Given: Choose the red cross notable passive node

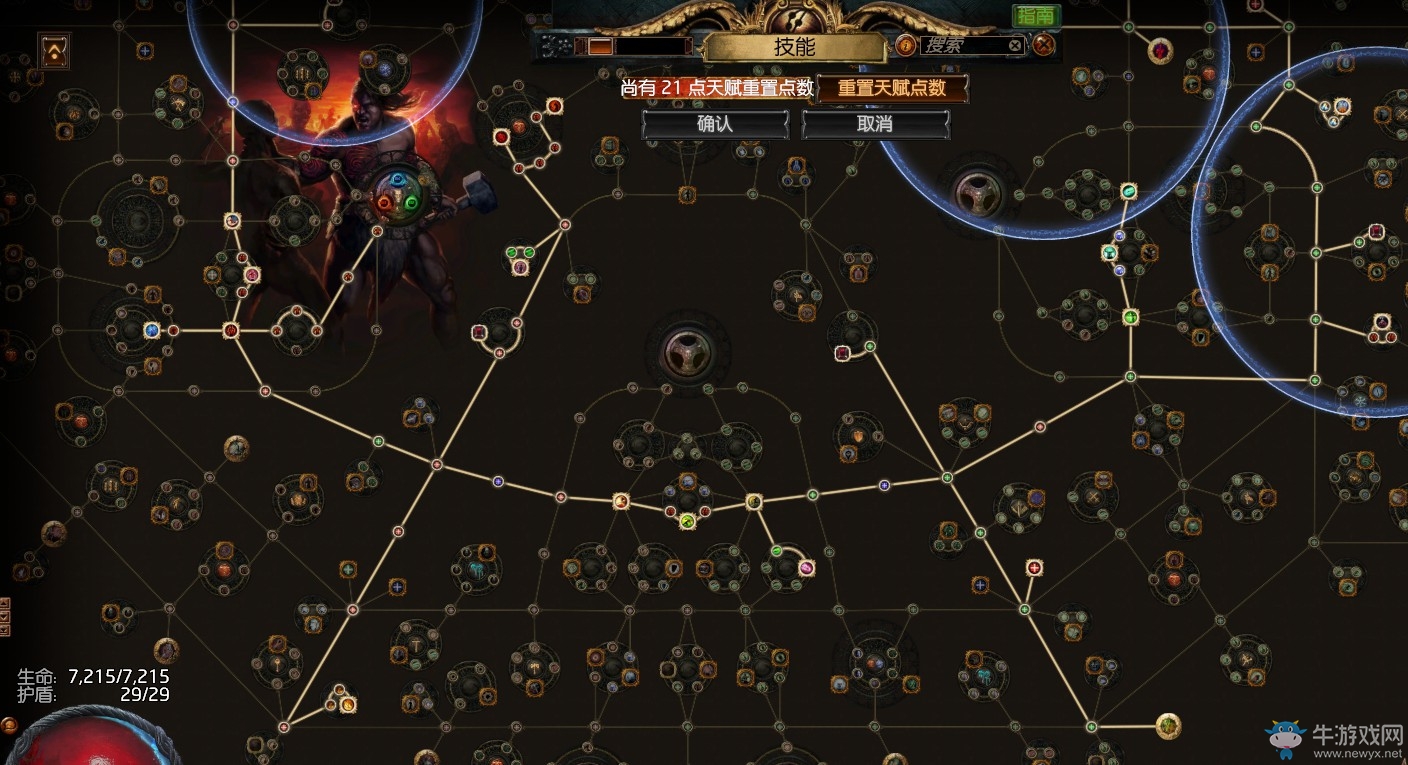Looking at the screenshot, I should click(x=1034, y=568).
